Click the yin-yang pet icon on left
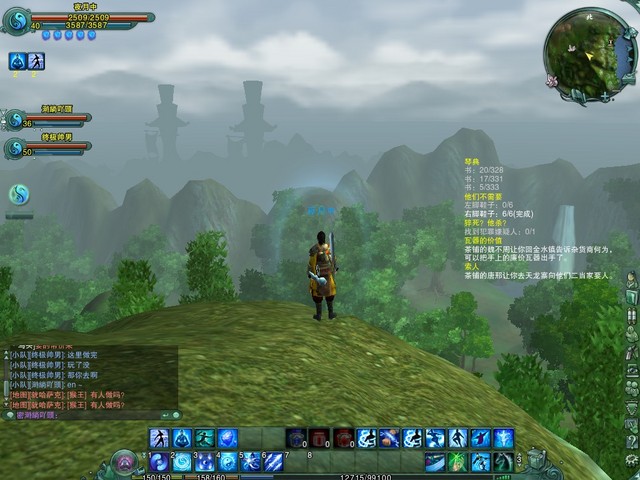Screen dimensions: 640x480 point(19,193)
